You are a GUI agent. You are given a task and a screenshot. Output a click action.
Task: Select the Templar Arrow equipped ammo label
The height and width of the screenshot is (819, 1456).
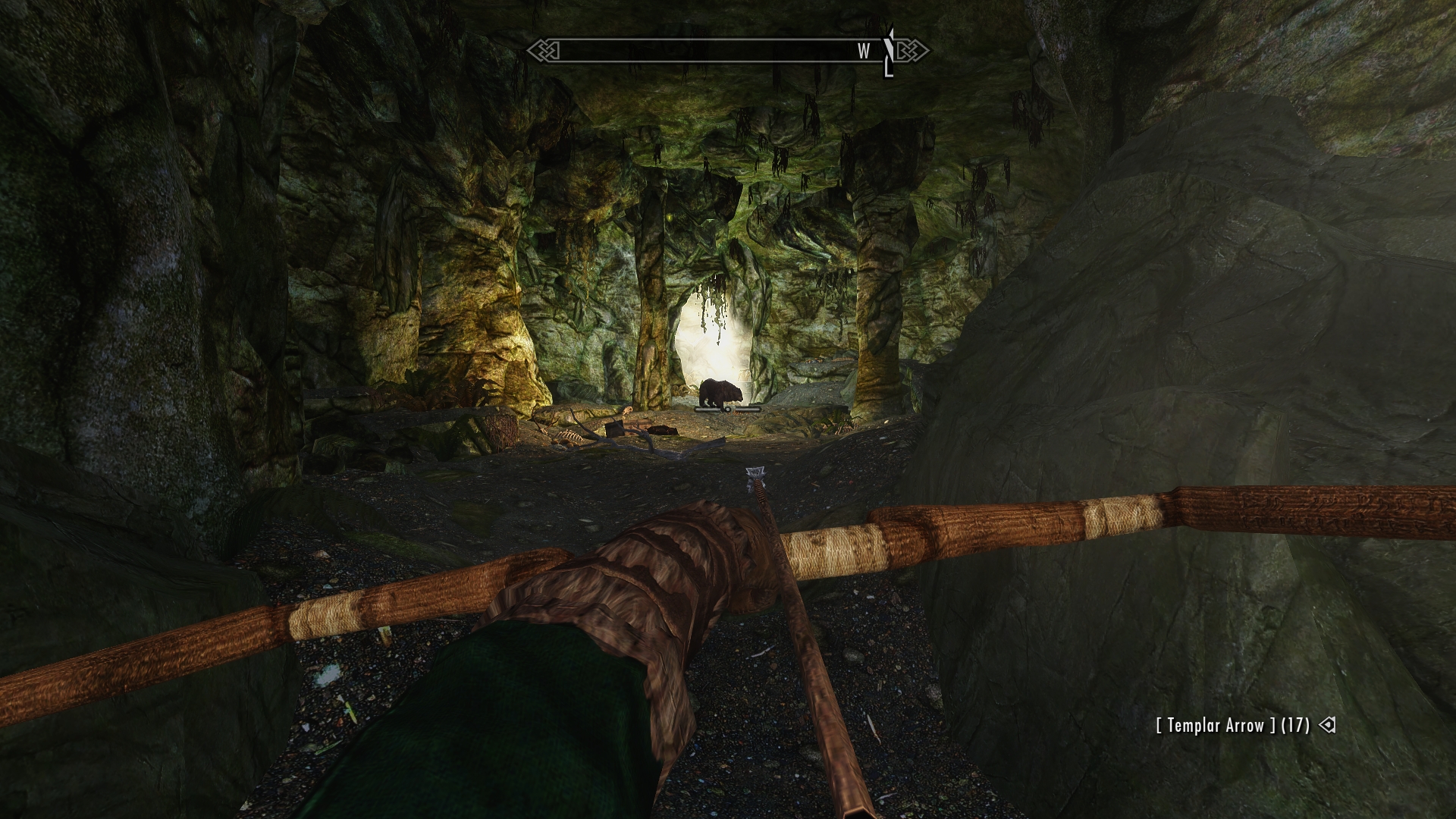pos(1232,726)
